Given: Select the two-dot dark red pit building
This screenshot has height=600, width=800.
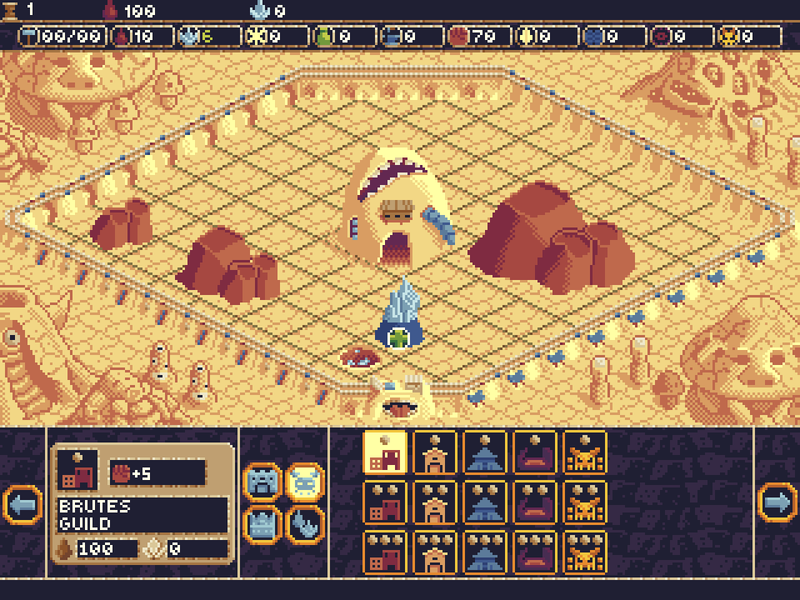Looking at the screenshot, I should pos(534,502).
